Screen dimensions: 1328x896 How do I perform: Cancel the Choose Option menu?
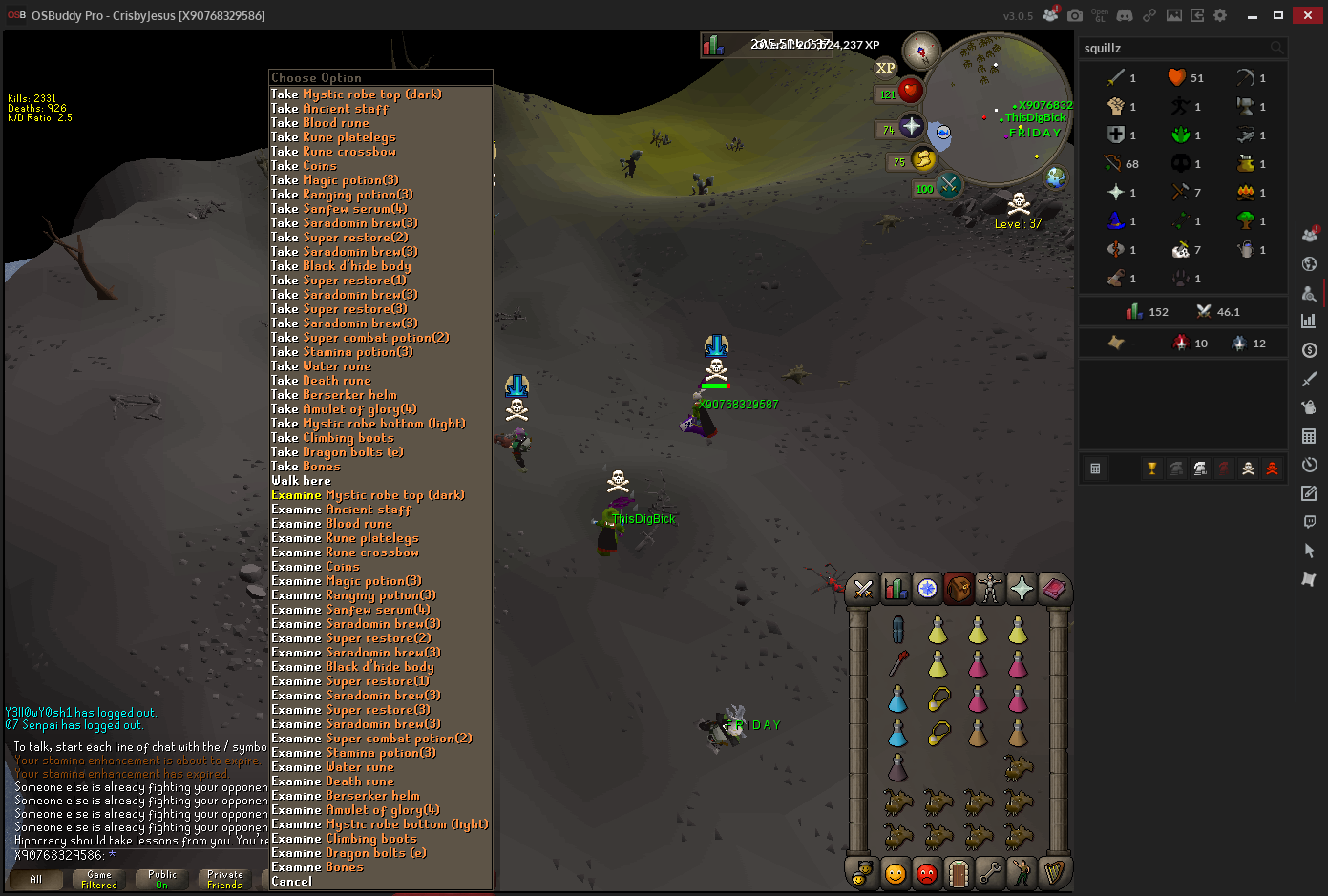tap(291, 882)
